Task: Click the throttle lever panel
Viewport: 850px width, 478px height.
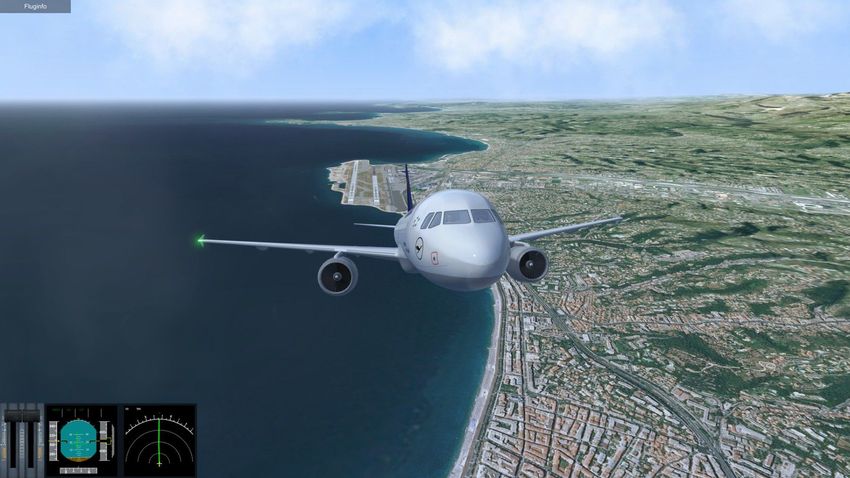Action: (21, 440)
